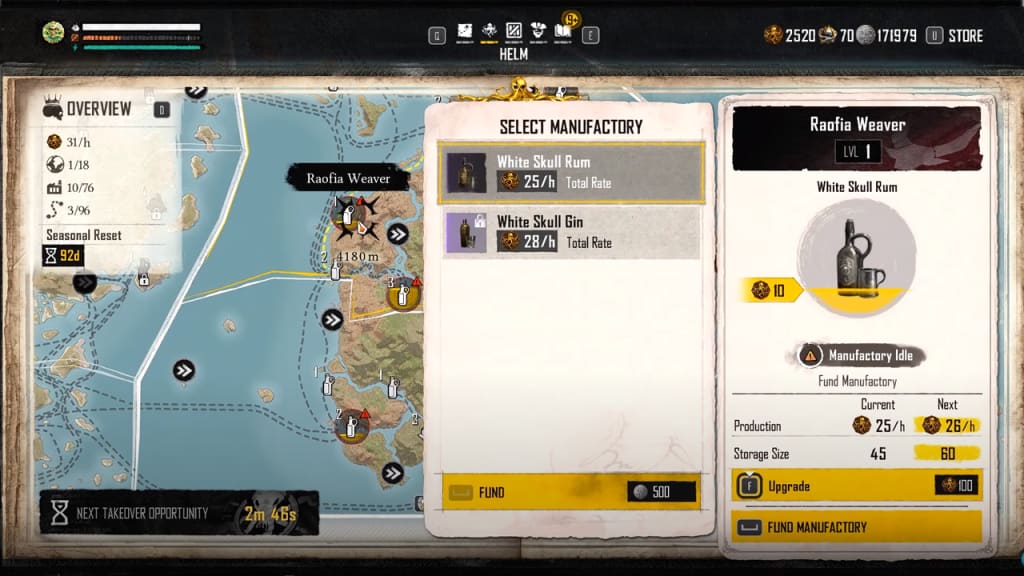
Task: Activate the Fund Manufactory button
Action: 856,527
